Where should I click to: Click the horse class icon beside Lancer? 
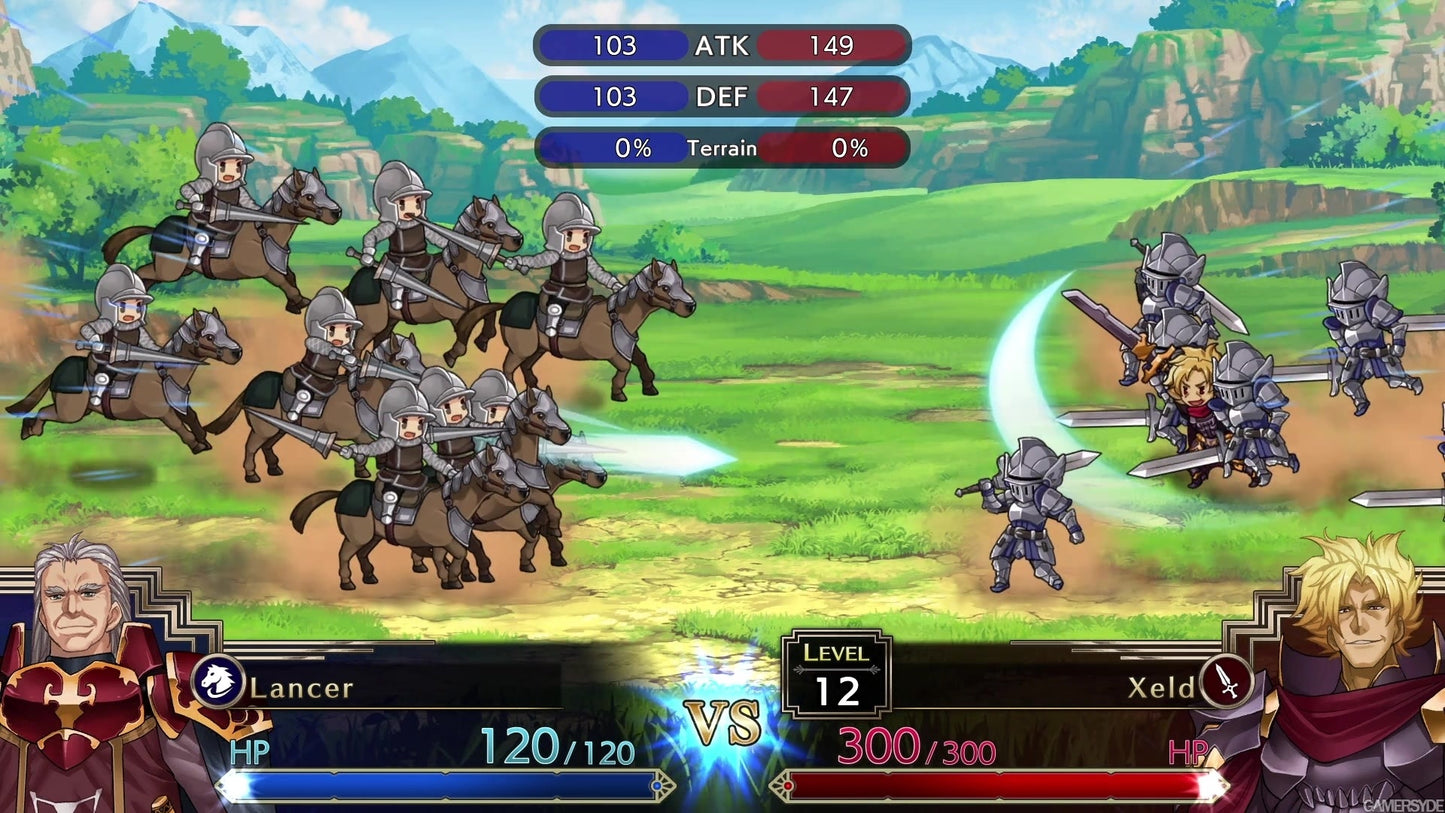[218, 682]
